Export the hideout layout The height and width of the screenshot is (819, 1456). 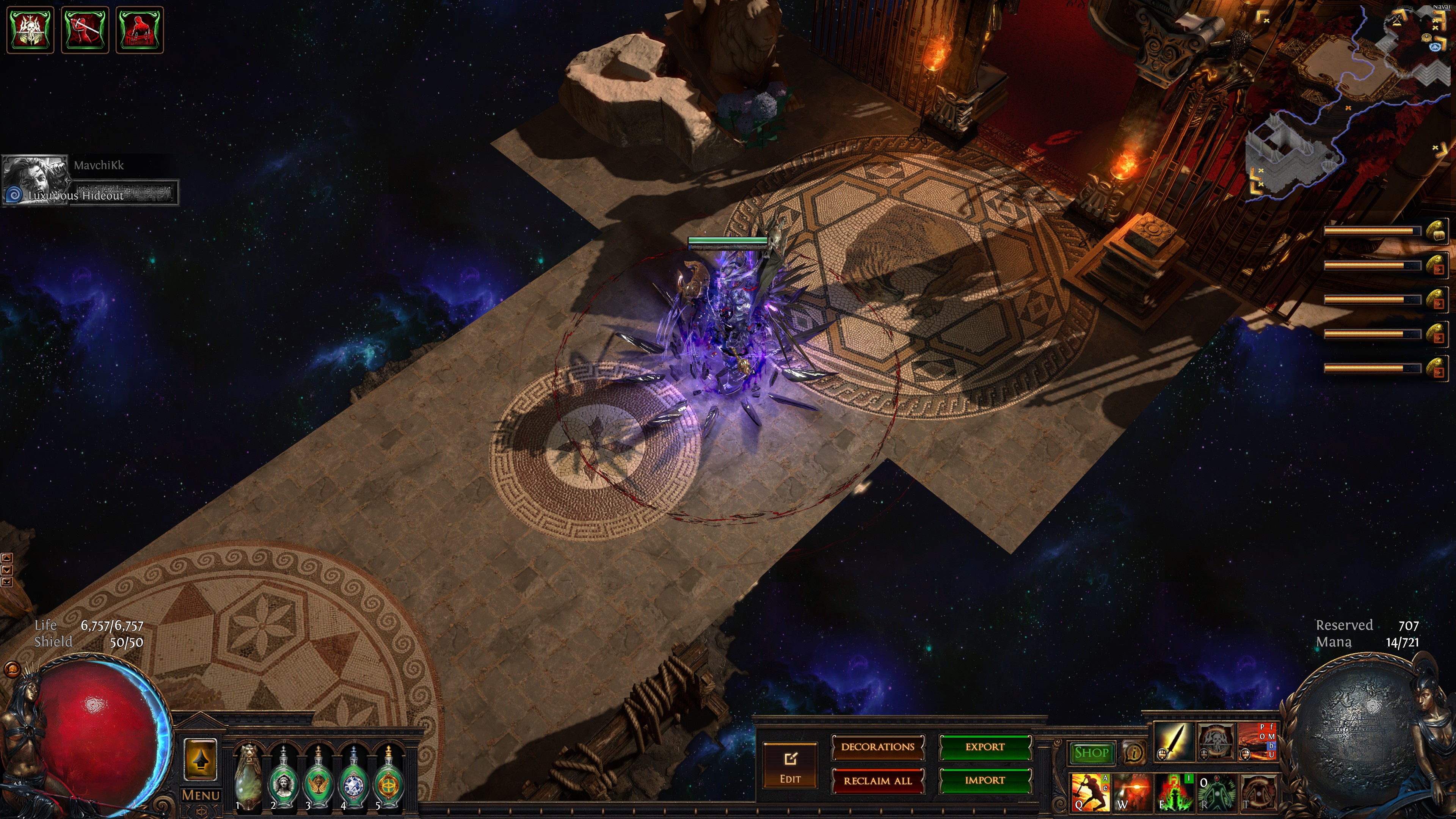pos(985,747)
